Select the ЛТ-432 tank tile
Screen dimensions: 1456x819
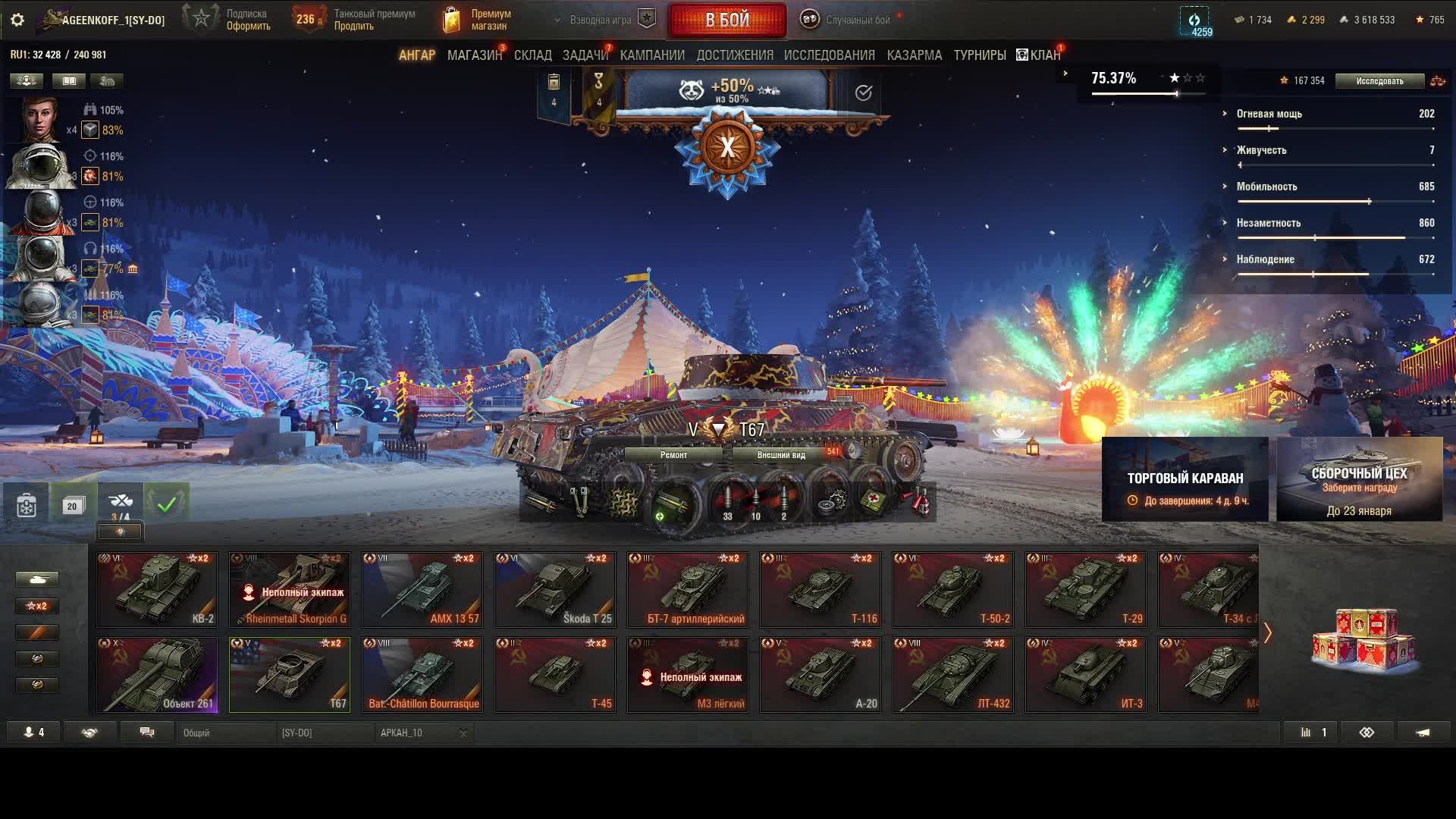[x=953, y=675]
